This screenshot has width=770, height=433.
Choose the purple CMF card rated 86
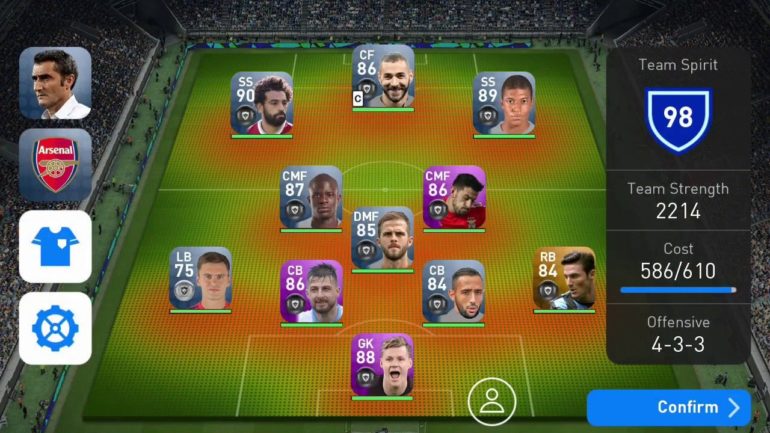point(454,197)
